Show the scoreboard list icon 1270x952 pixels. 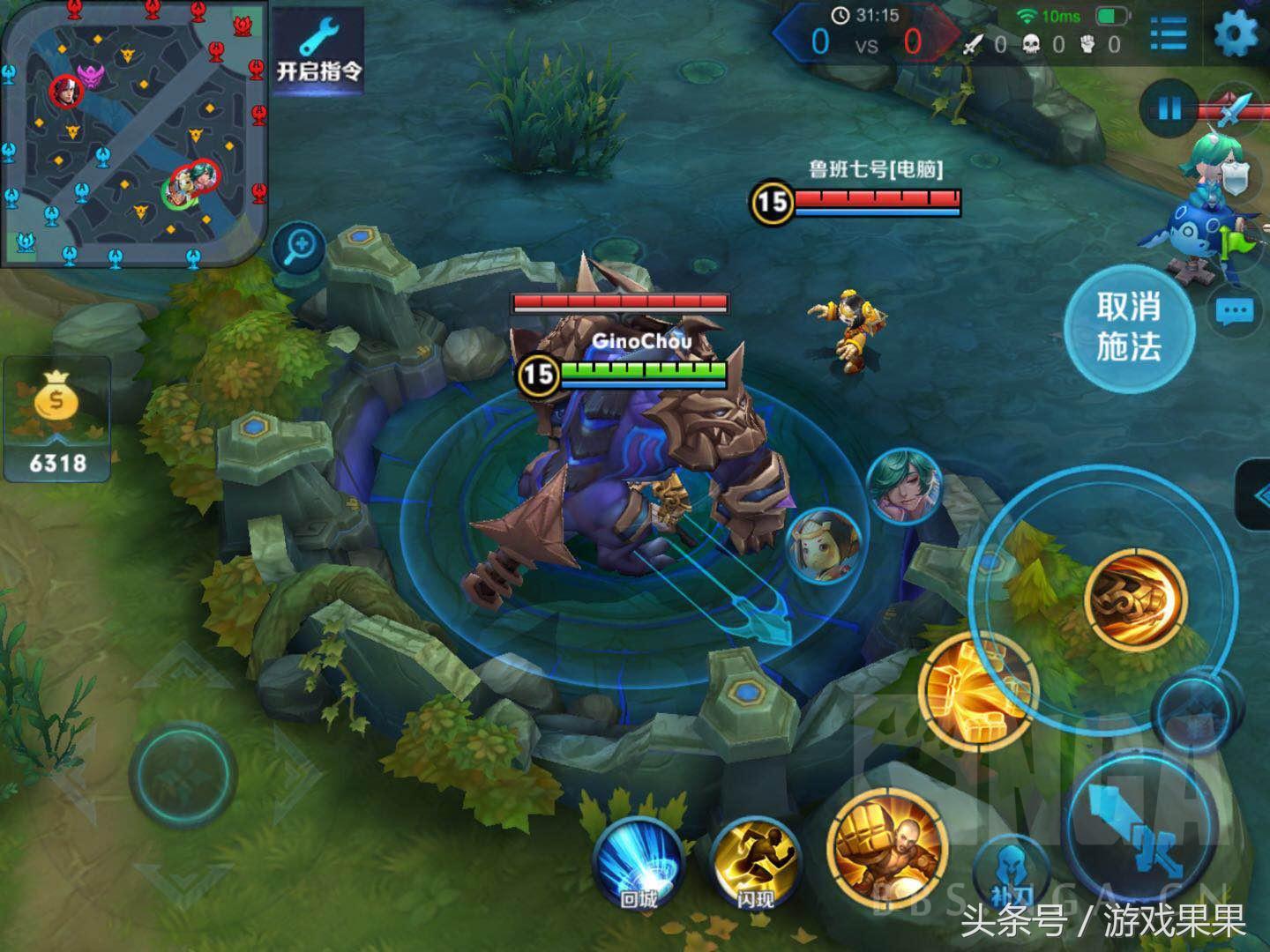point(1169,35)
